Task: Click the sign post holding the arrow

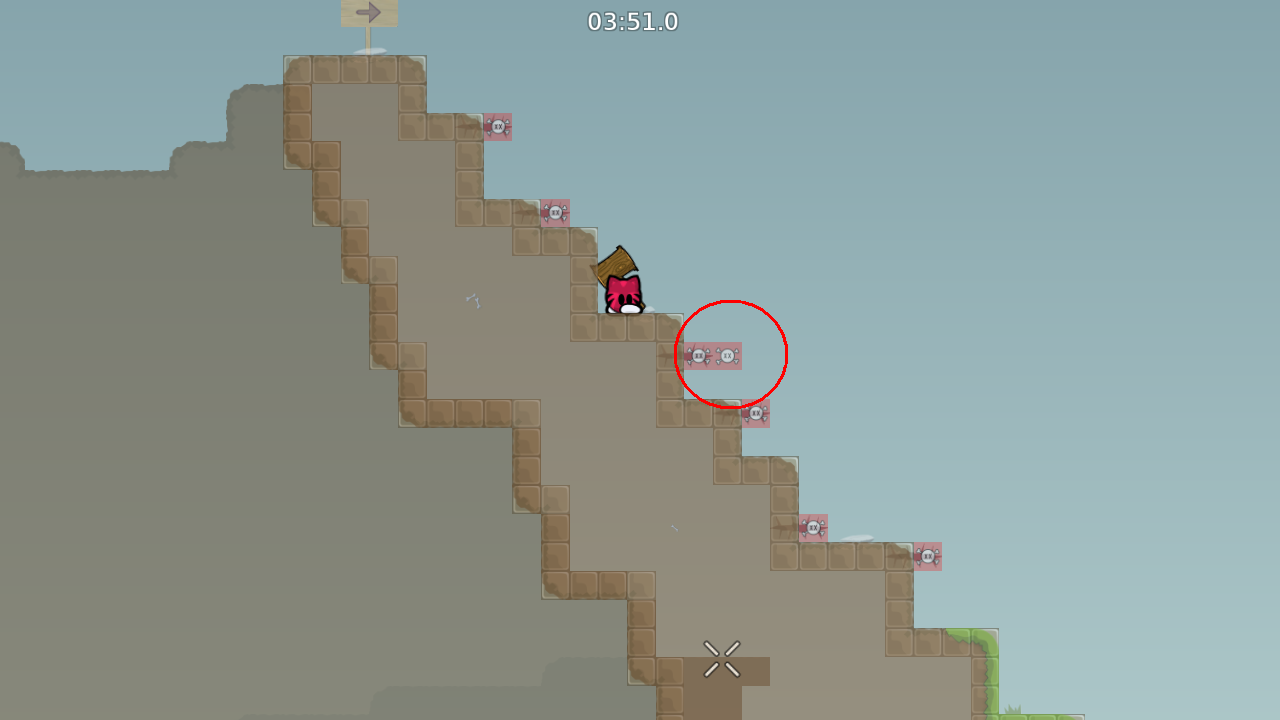Action: [370, 38]
